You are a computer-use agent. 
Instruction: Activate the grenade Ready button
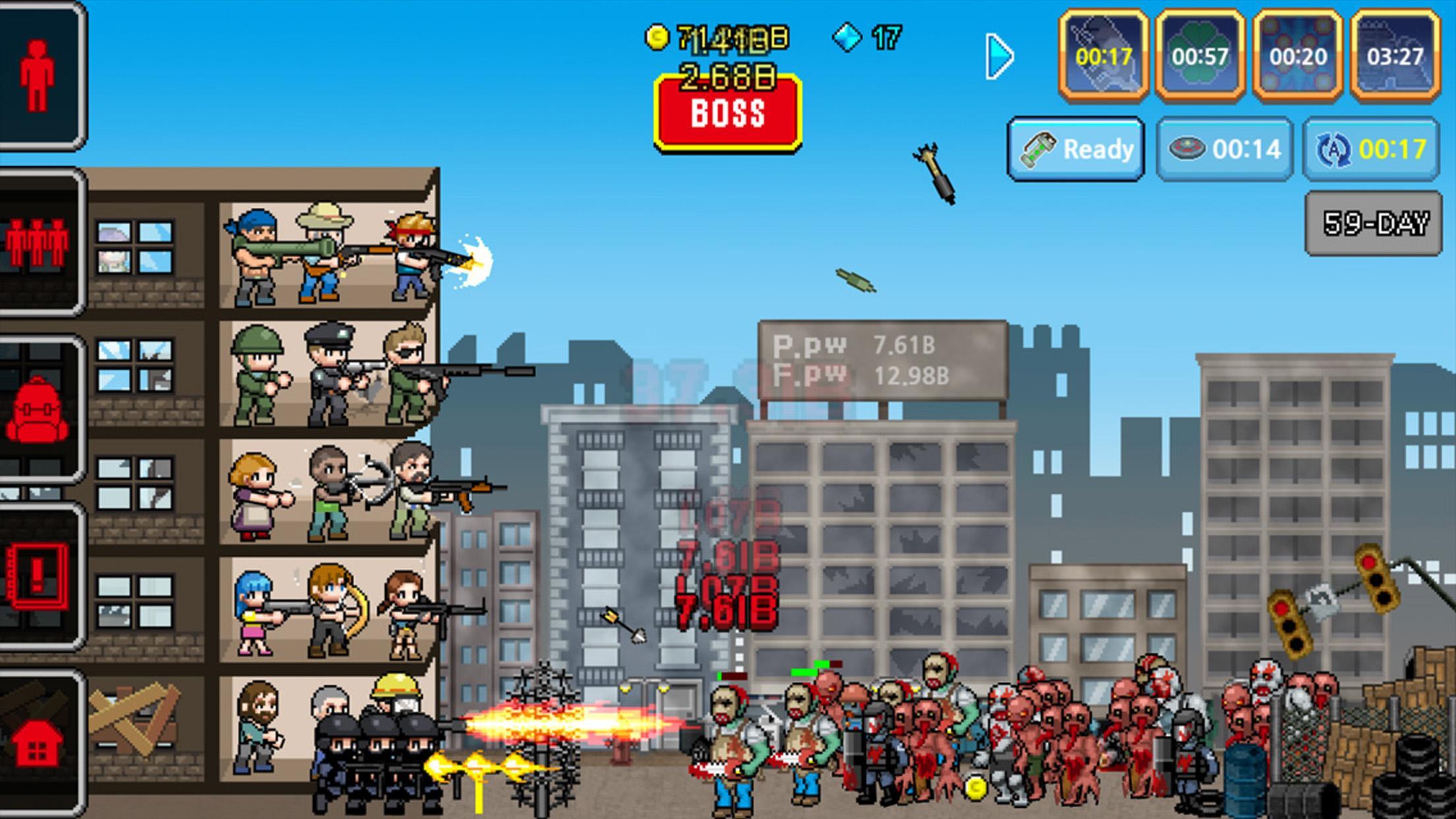(x=1075, y=149)
